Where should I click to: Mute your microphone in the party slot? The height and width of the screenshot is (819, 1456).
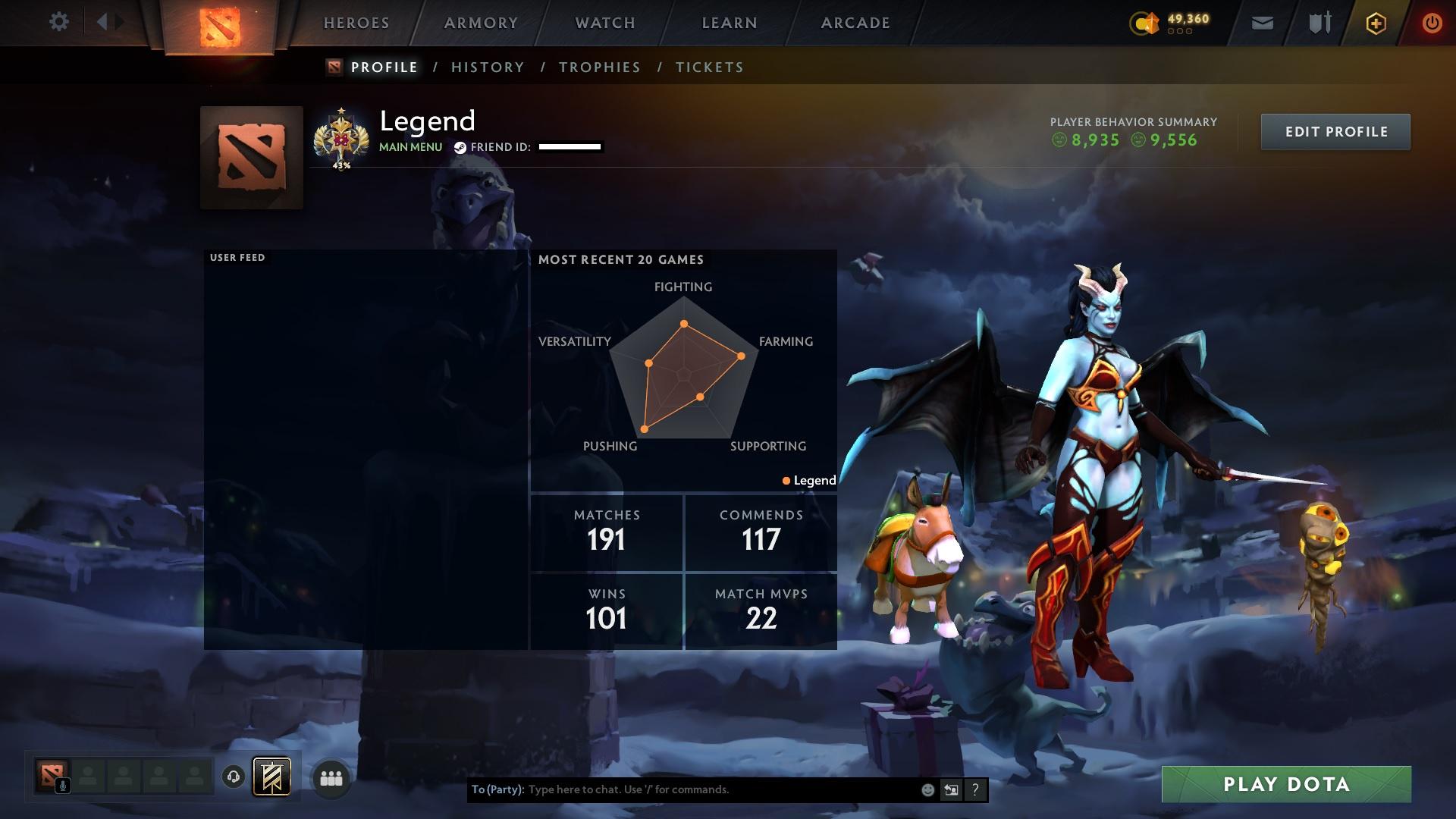pyautogui.click(x=64, y=786)
